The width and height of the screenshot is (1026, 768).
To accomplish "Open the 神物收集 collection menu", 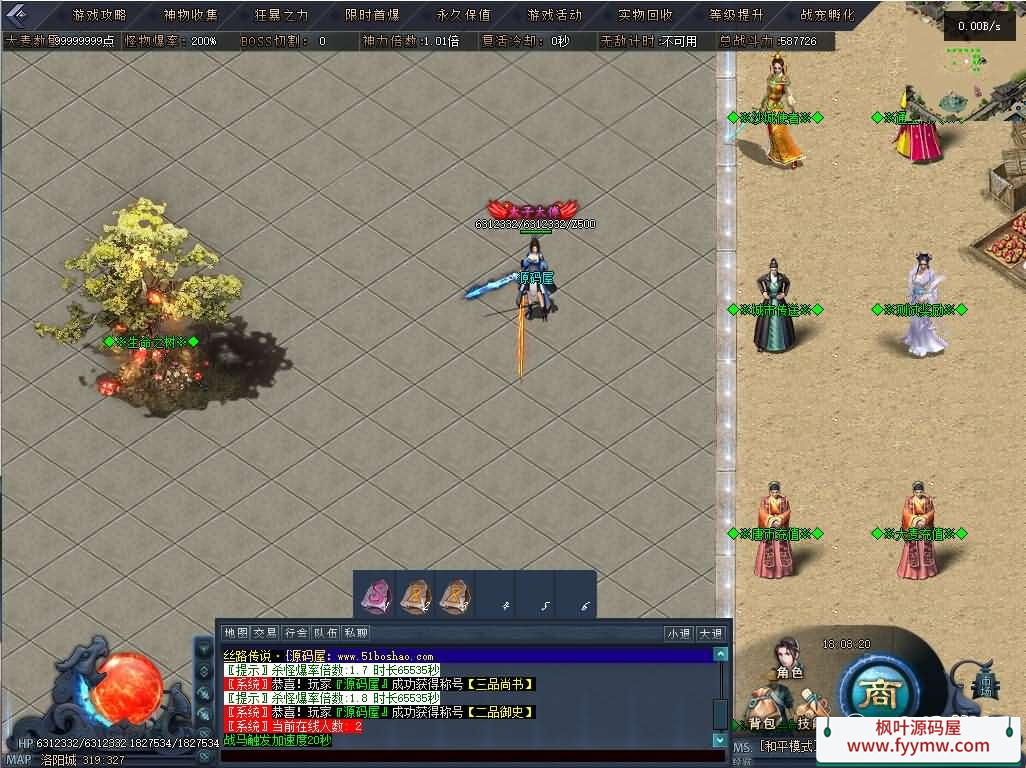I will click(191, 15).
